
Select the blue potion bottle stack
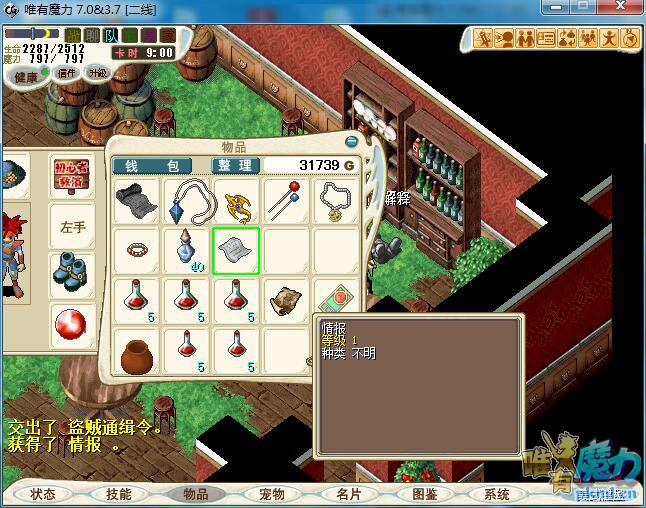pos(186,249)
